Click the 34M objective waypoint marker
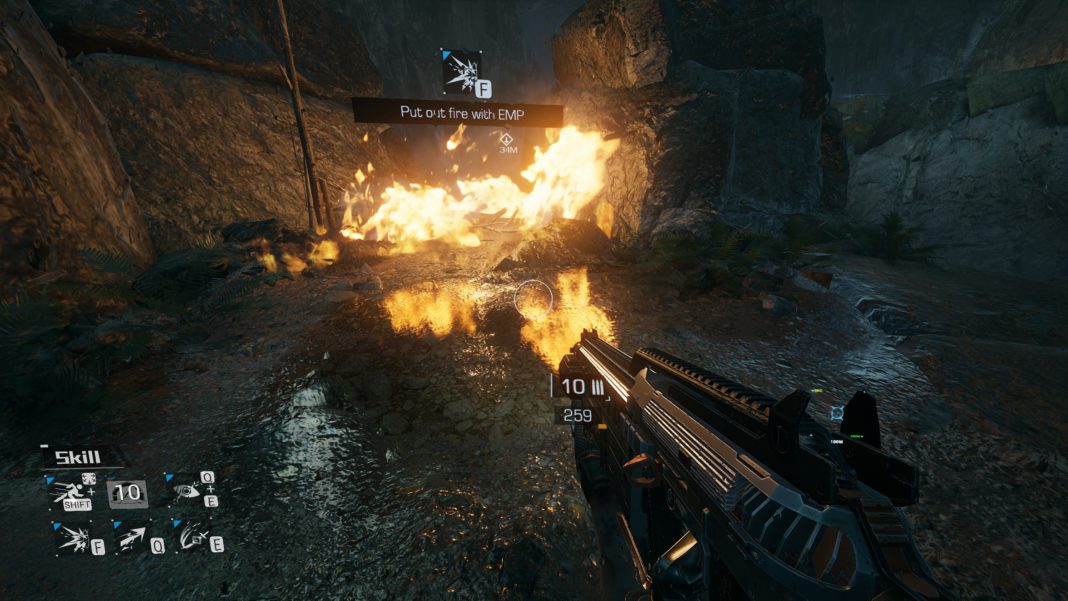 coord(507,140)
